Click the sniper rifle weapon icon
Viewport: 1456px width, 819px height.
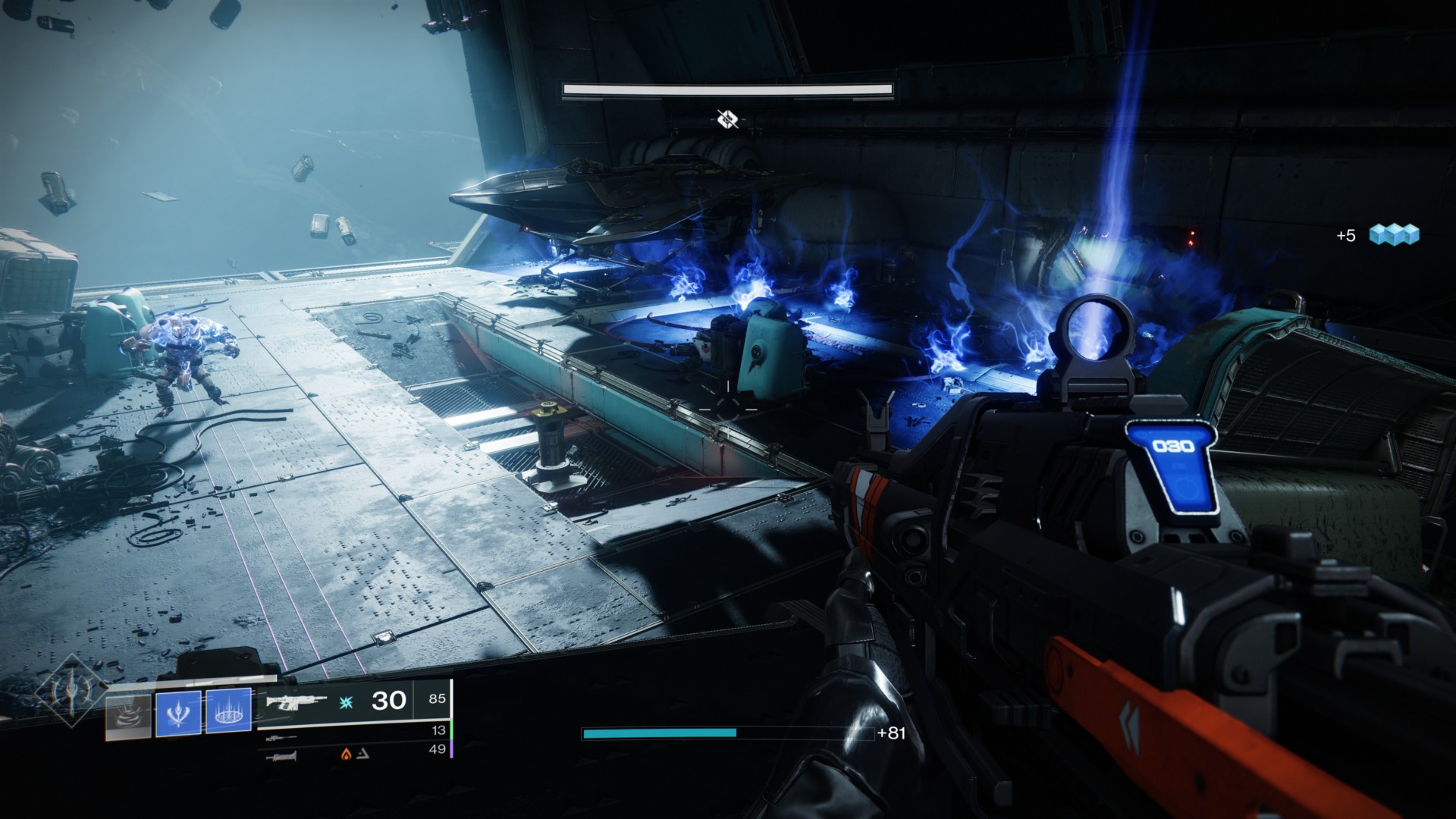[x=281, y=737]
